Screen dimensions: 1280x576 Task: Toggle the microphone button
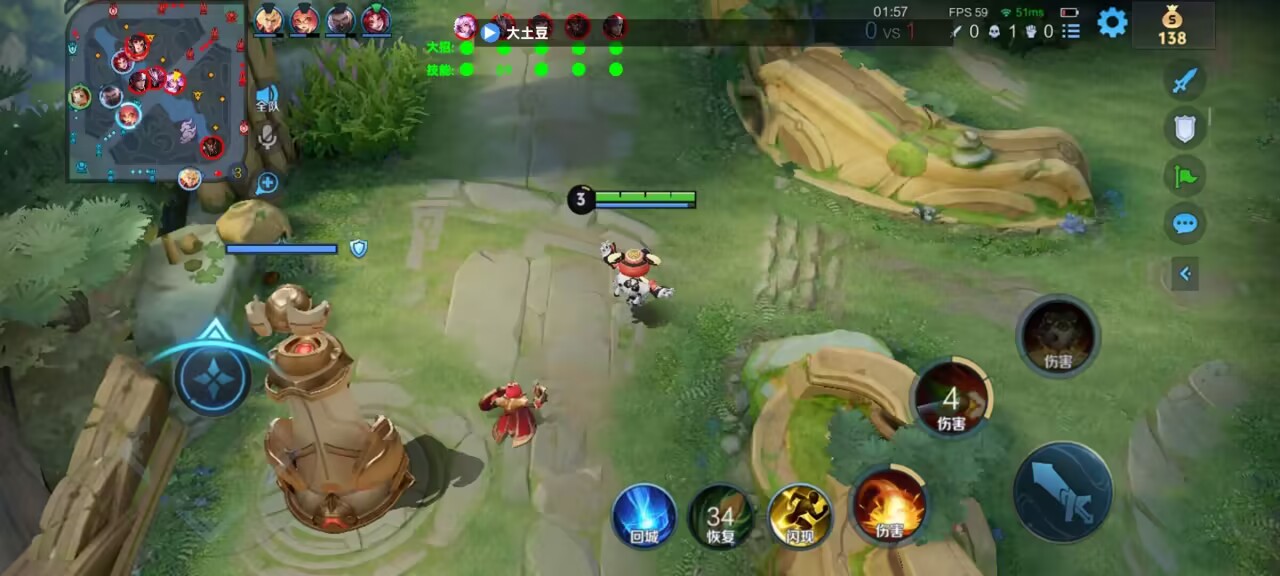(267, 138)
